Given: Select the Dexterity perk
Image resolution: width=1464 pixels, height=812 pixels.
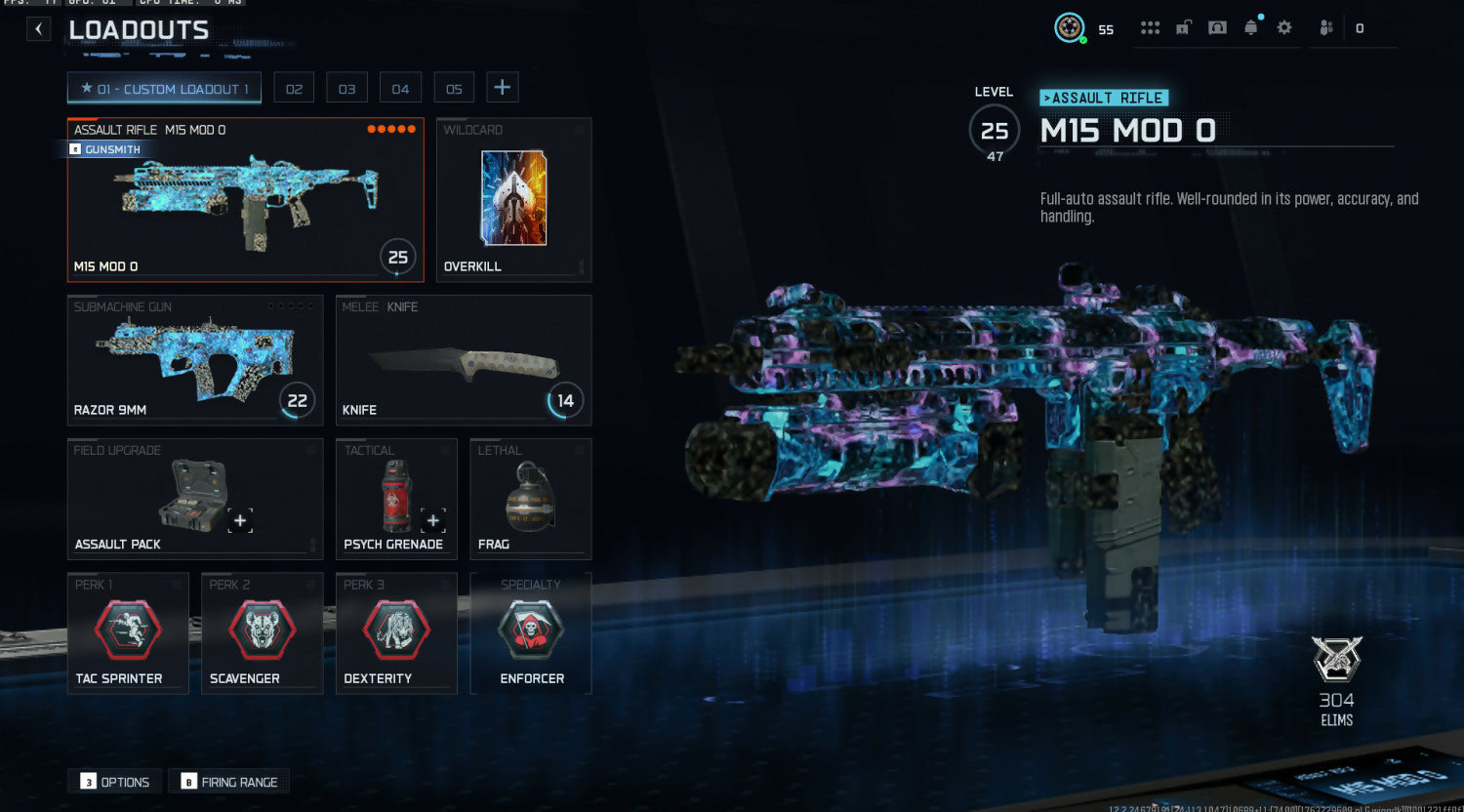Looking at the screenshot, I should point(396,633).
